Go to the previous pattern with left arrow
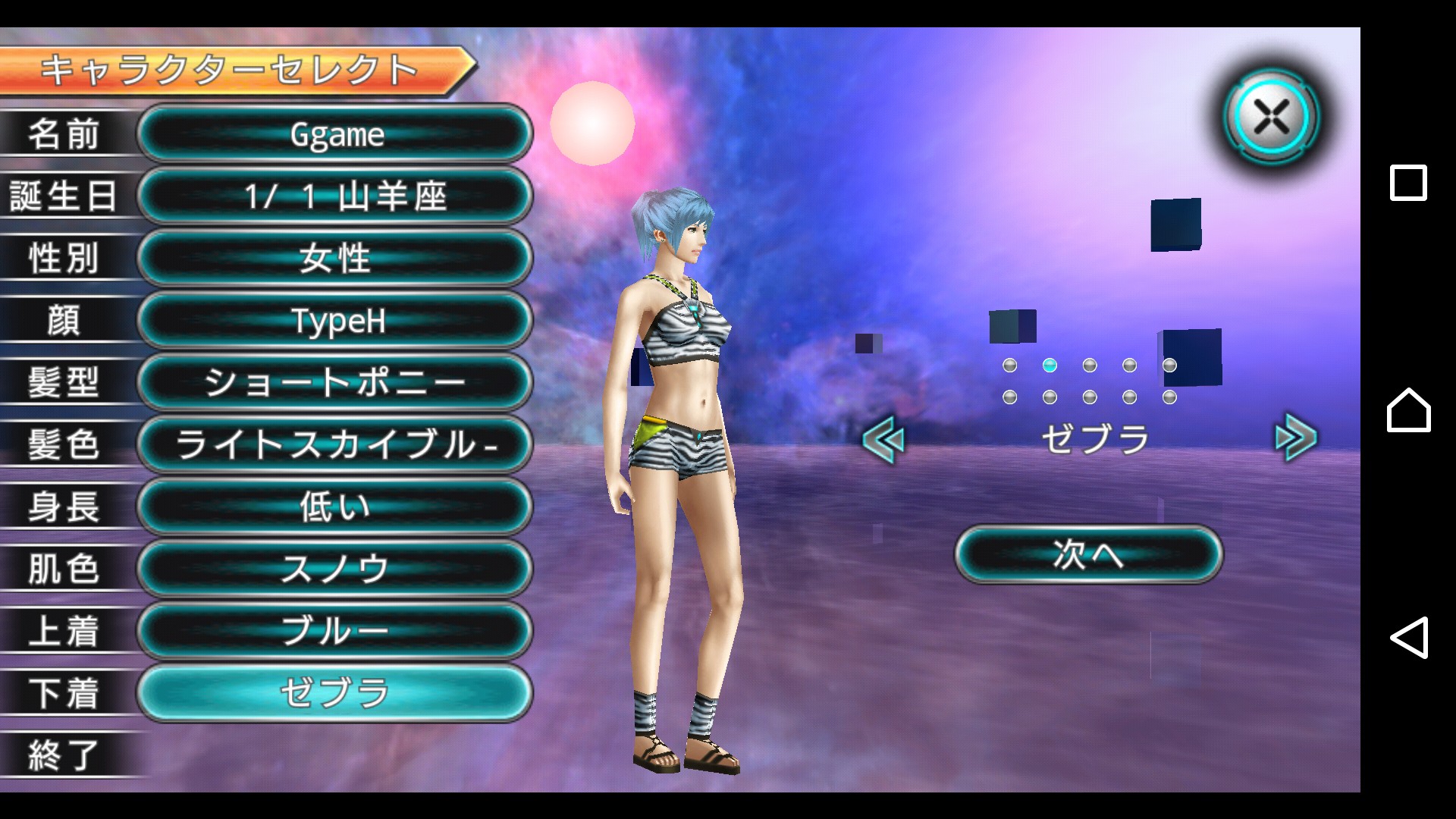The image size is (1456, 819). click(884, 439)
